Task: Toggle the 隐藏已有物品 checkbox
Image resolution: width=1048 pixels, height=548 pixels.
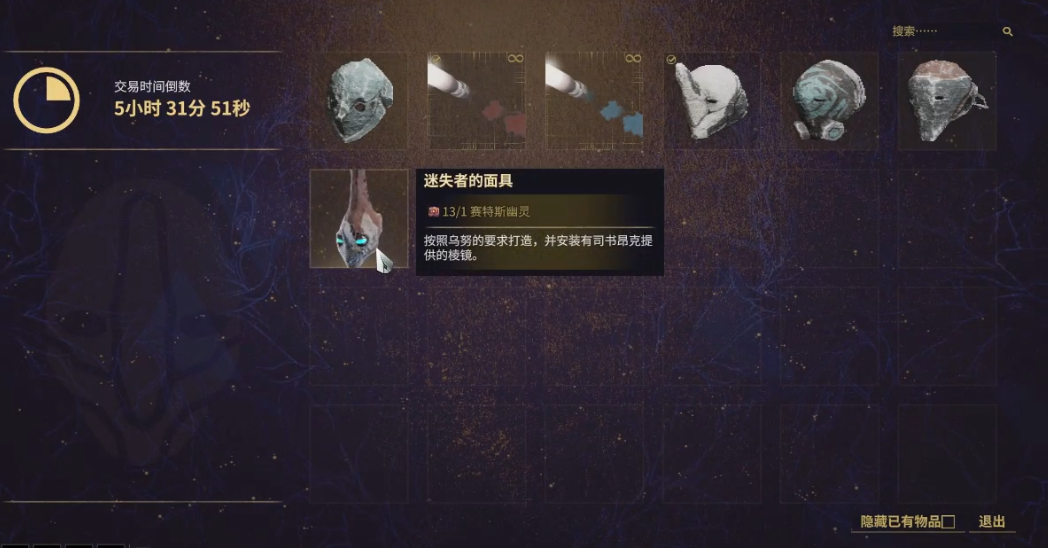Action: click(949, 522)
